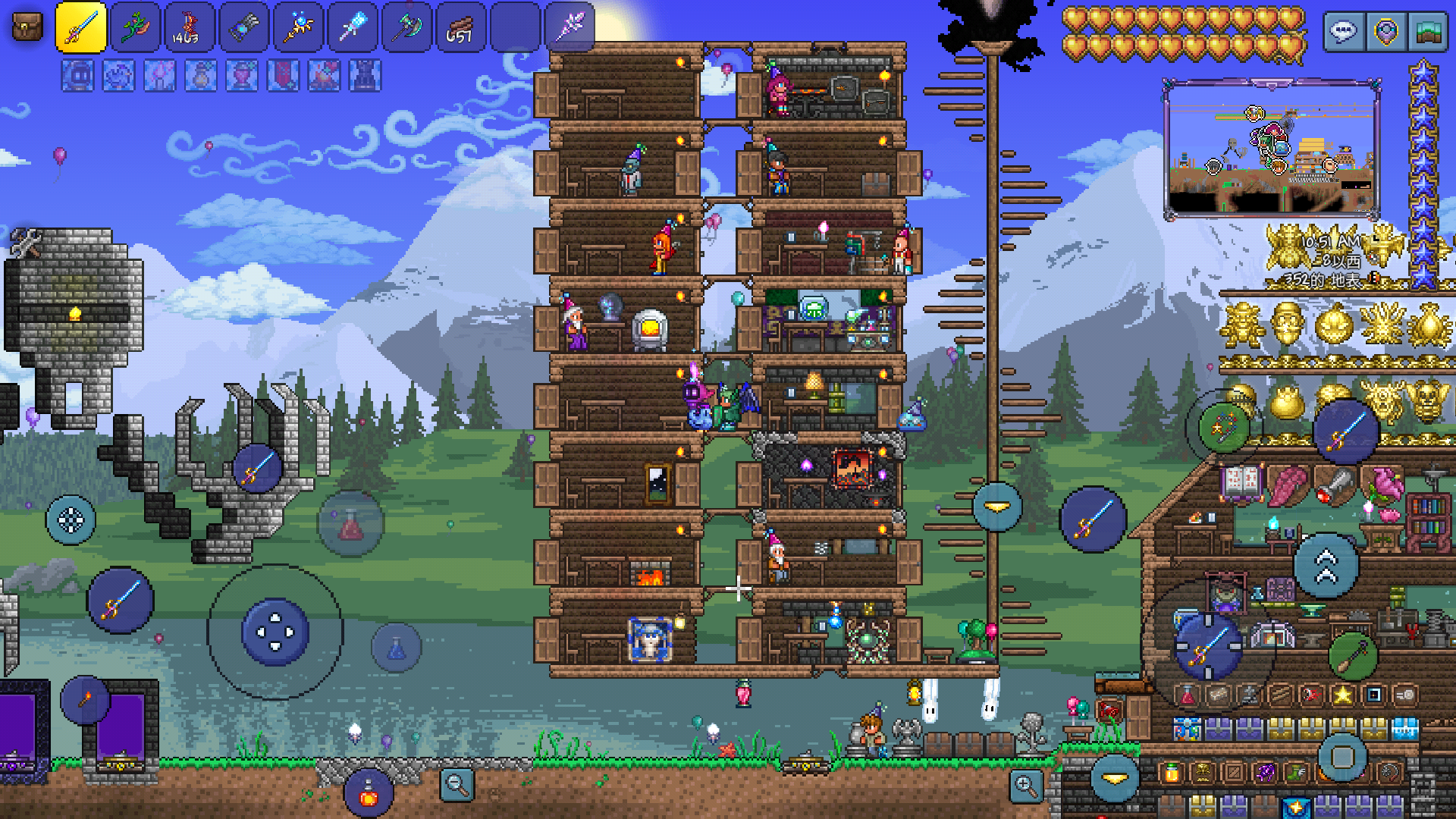Choose the blue orb staff hotbar slot

click(x=298, y=28)
